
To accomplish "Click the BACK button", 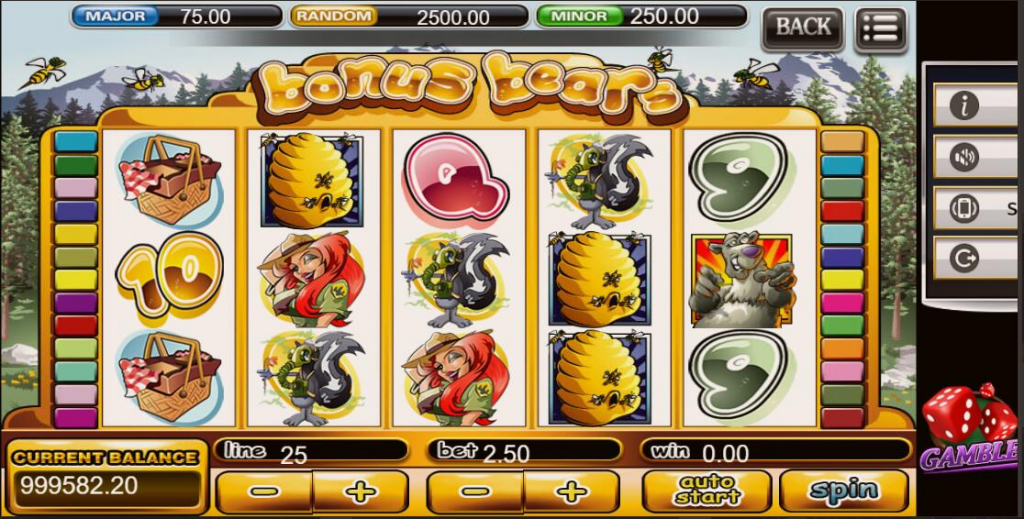I will (x=802, y=28).
